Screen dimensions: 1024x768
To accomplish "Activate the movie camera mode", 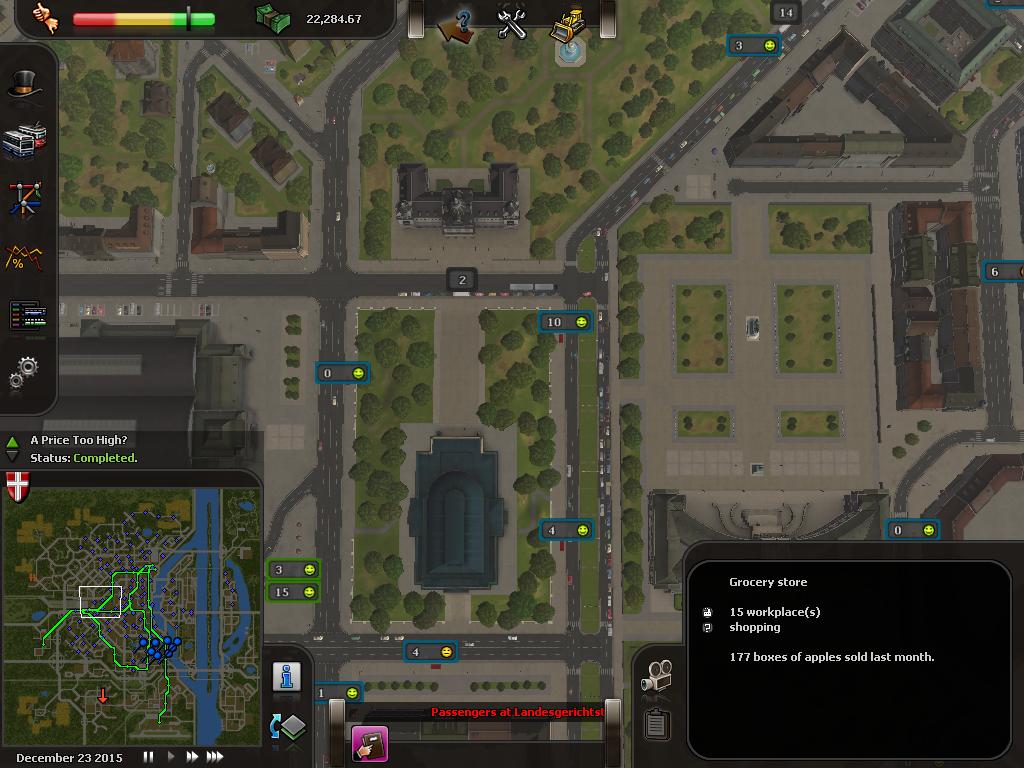I will pyautogui.click(x=657, y=676).
